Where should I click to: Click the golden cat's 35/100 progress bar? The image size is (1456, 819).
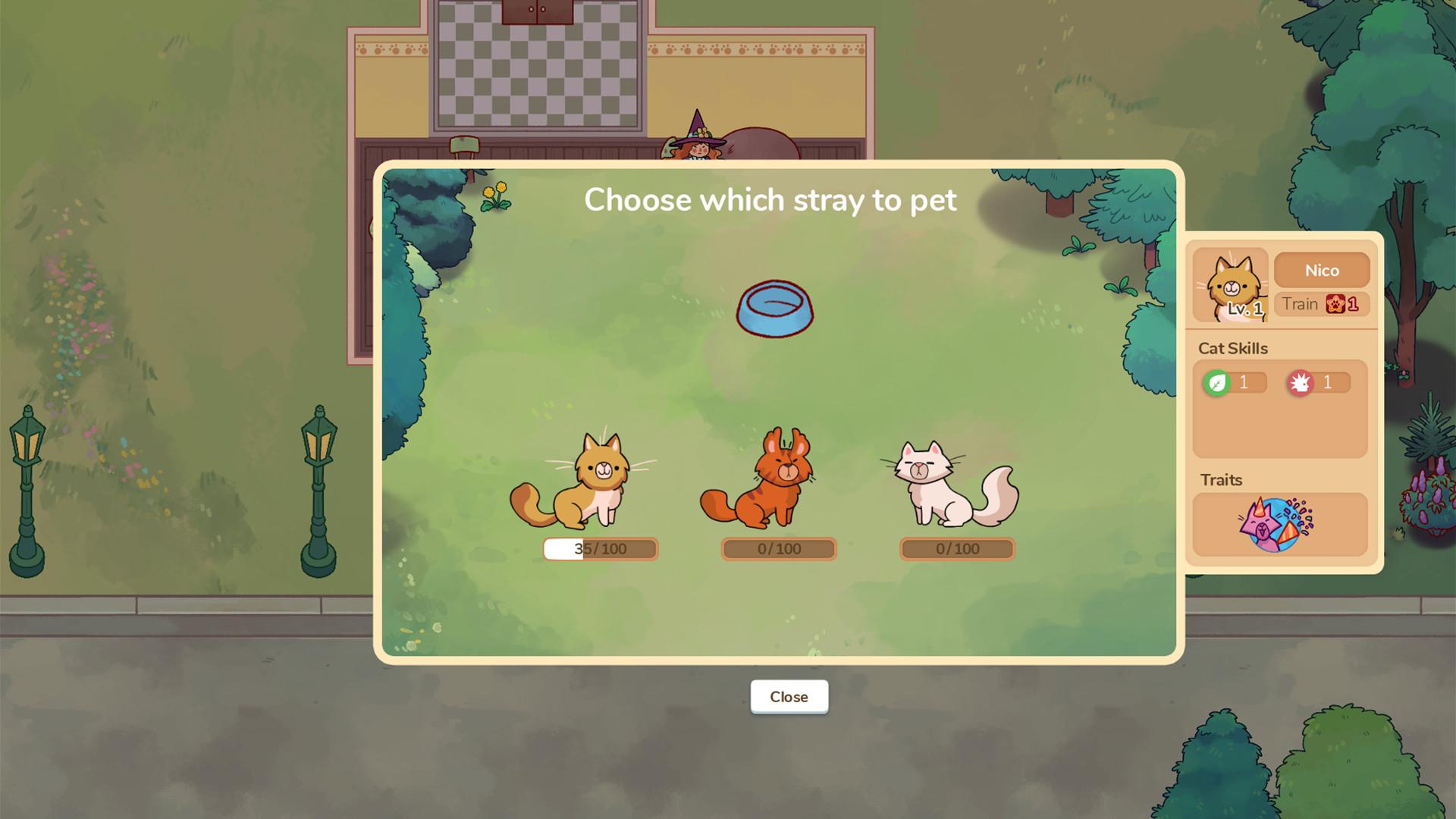point(600,548)
